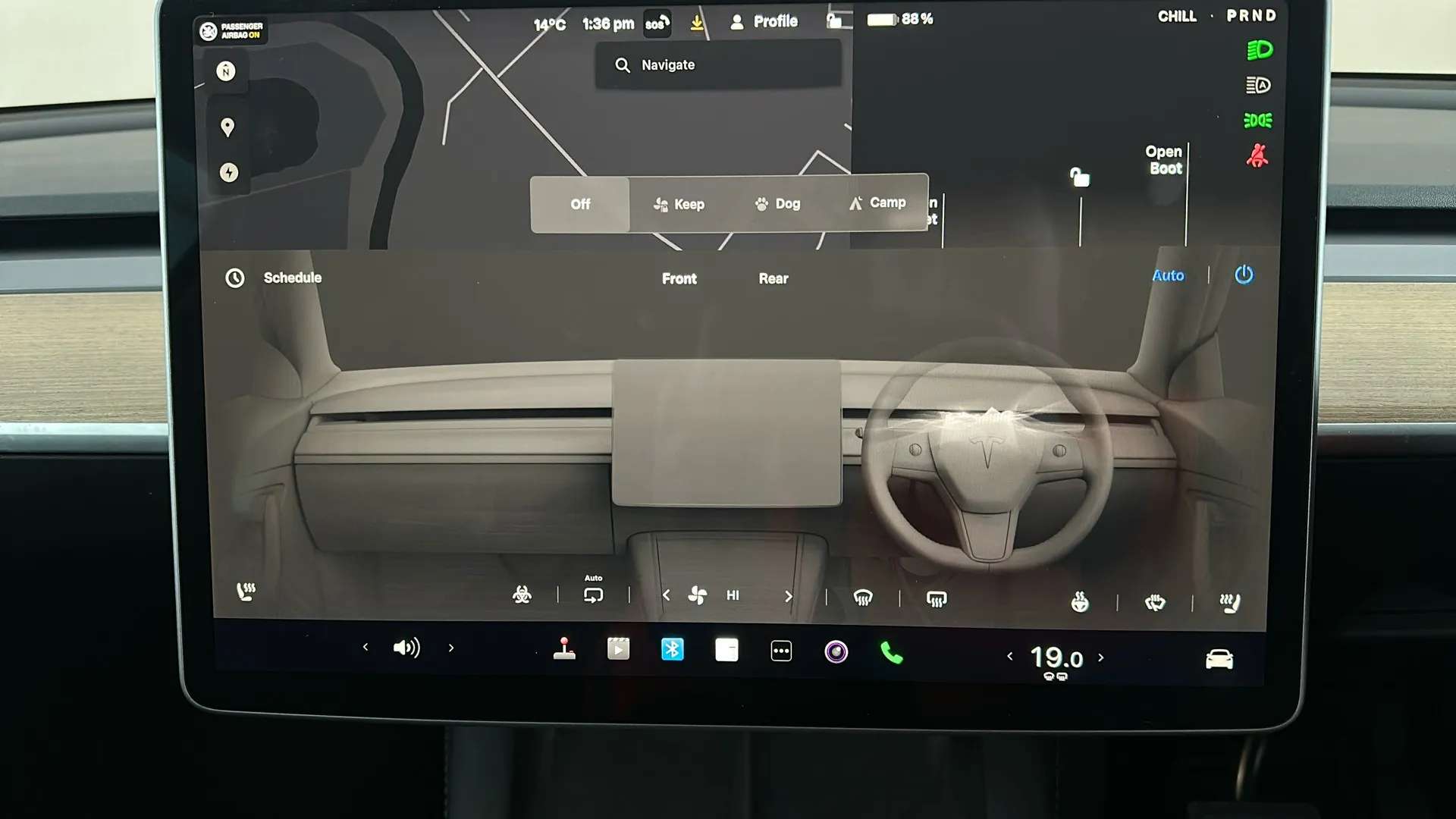This screenshot has height=819, width=1456.
Task: Increase fan speed with the right chevron
Action: click(789, 595)
